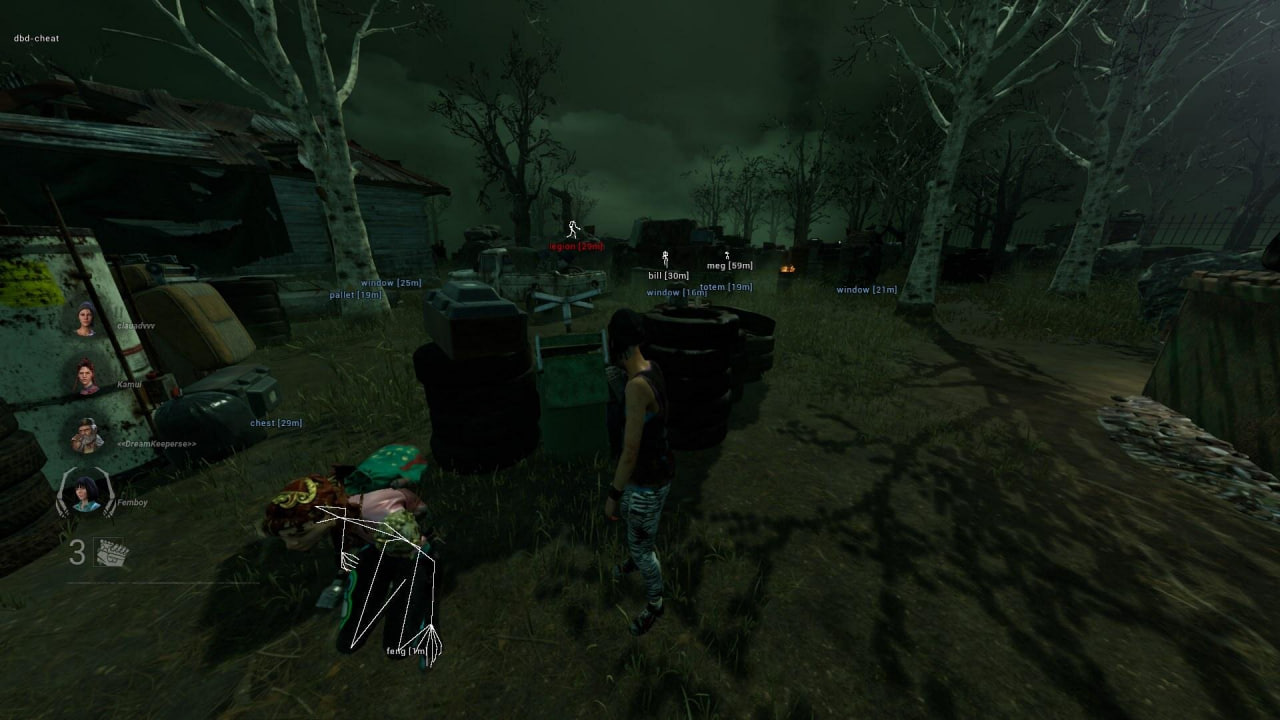
Task: Choose the <<DreamKeeperse>> survivor portrait
Action: click(x=86, y=434)
